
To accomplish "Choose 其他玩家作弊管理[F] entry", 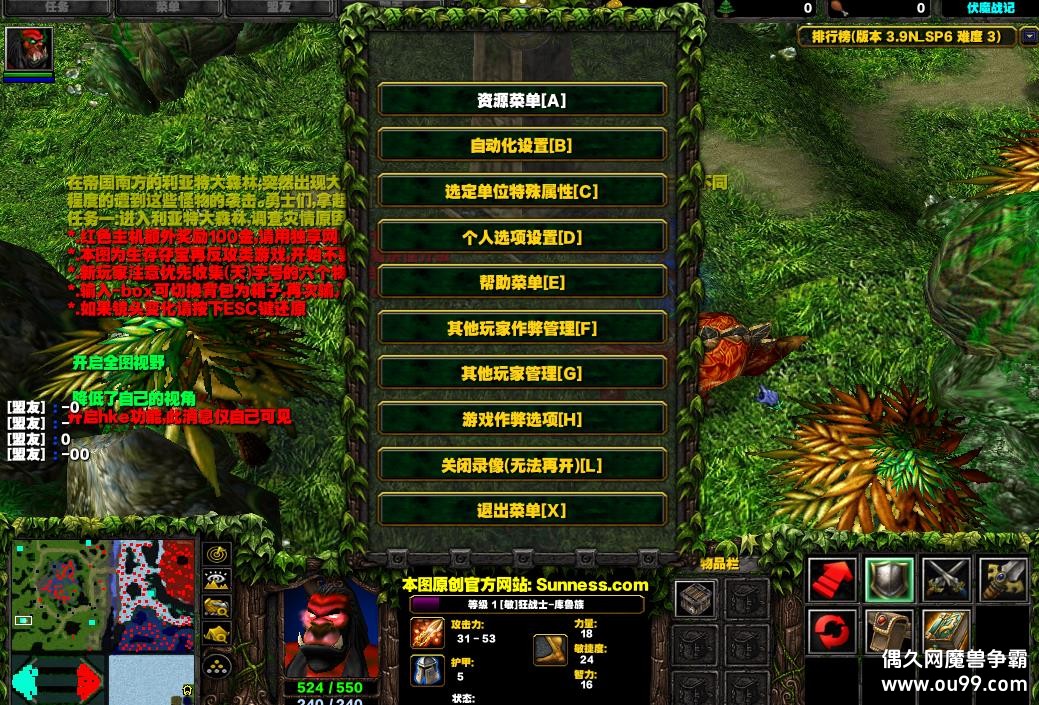I will pos(521,328).
